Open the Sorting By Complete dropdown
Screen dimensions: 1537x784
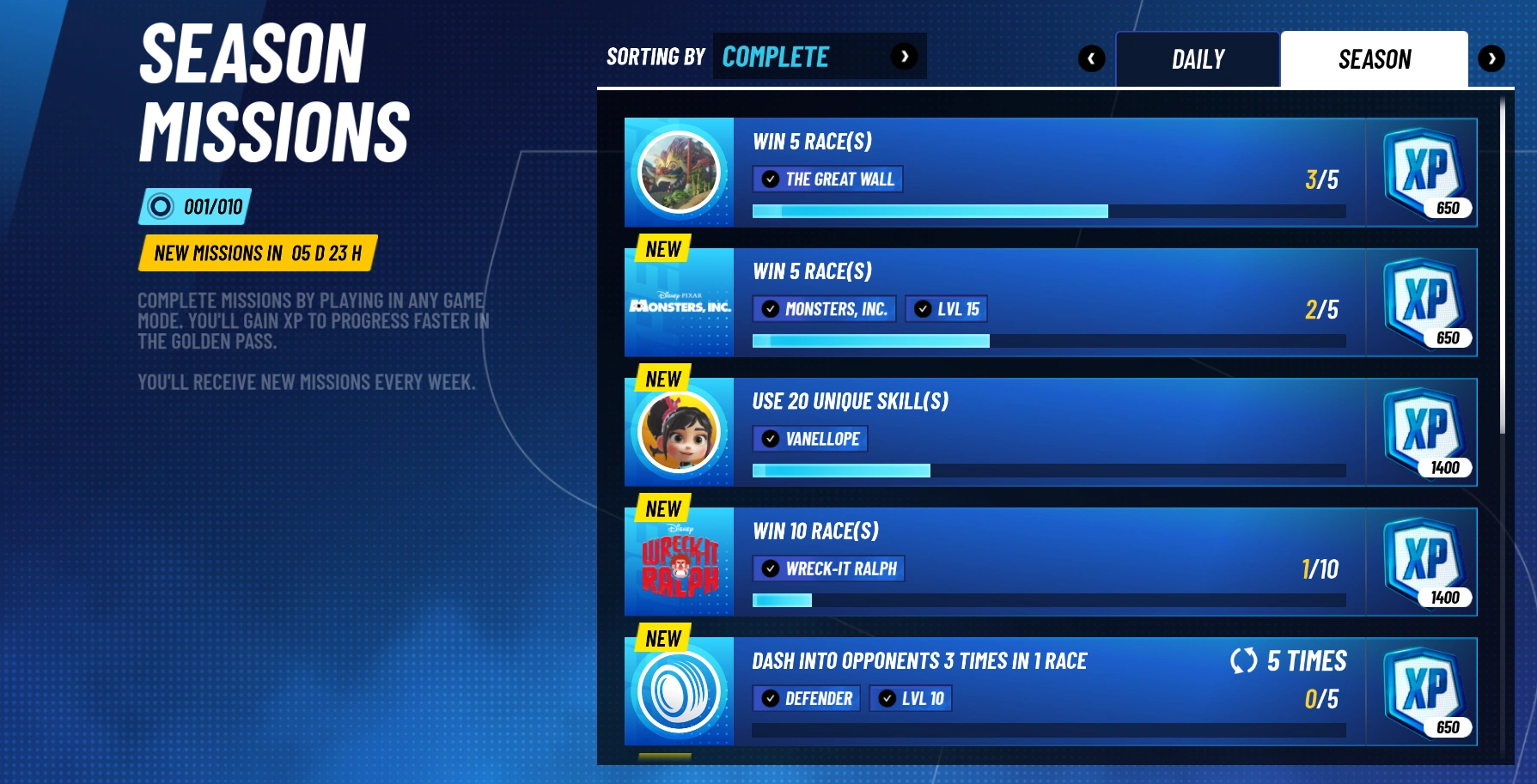(816, 56)
